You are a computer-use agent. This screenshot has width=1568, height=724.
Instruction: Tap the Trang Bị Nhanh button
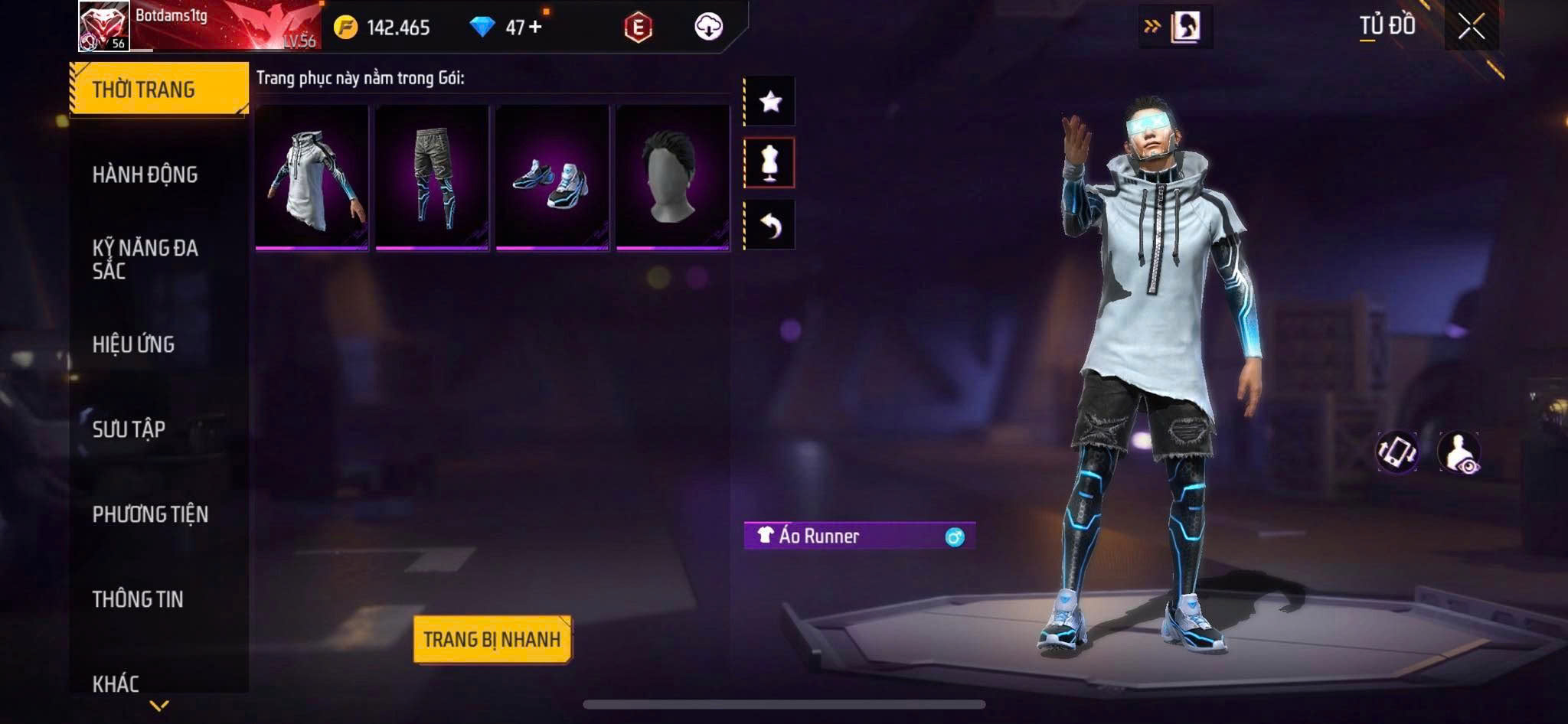[x=492, y=639]
